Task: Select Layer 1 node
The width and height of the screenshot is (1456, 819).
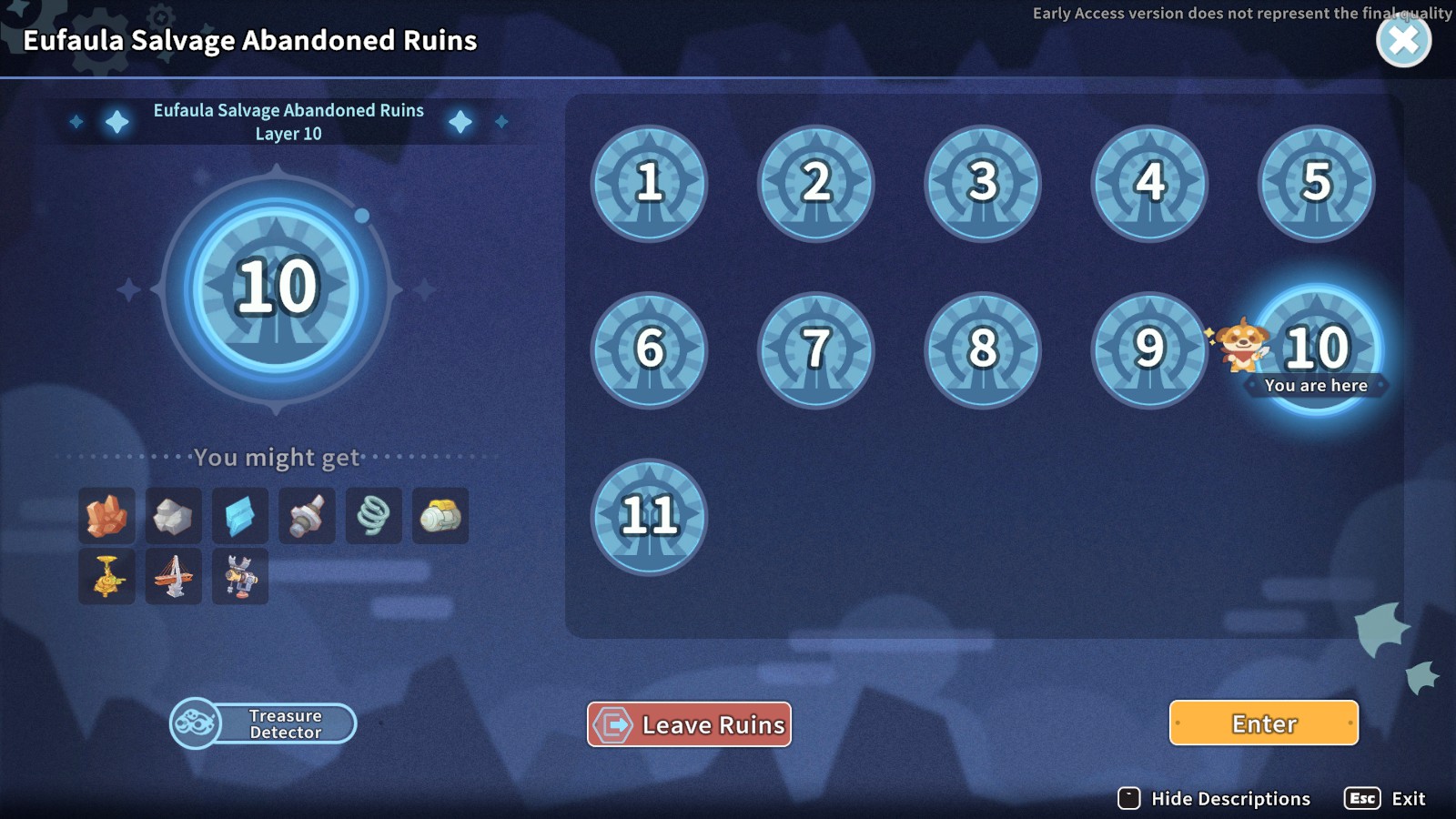Action: pyautogui.click(x=649, y=184)
